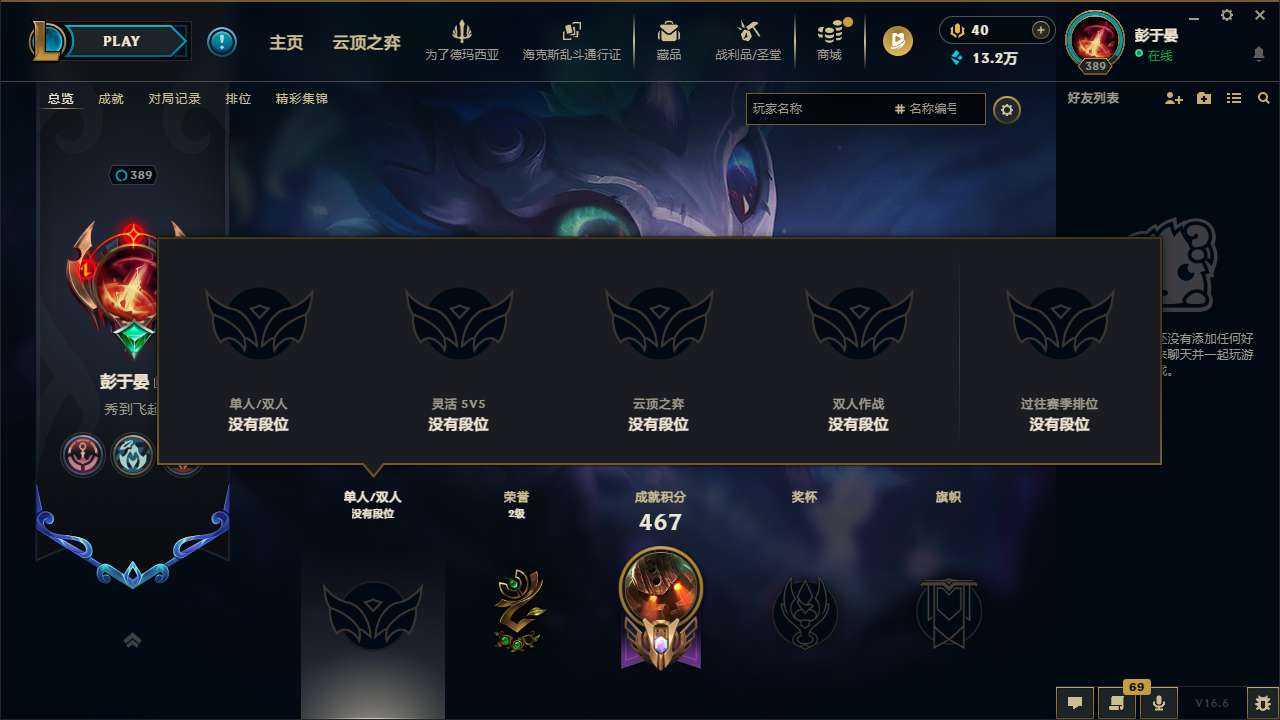Click the 为了德玛西亚 event icon

coord(462,40)
